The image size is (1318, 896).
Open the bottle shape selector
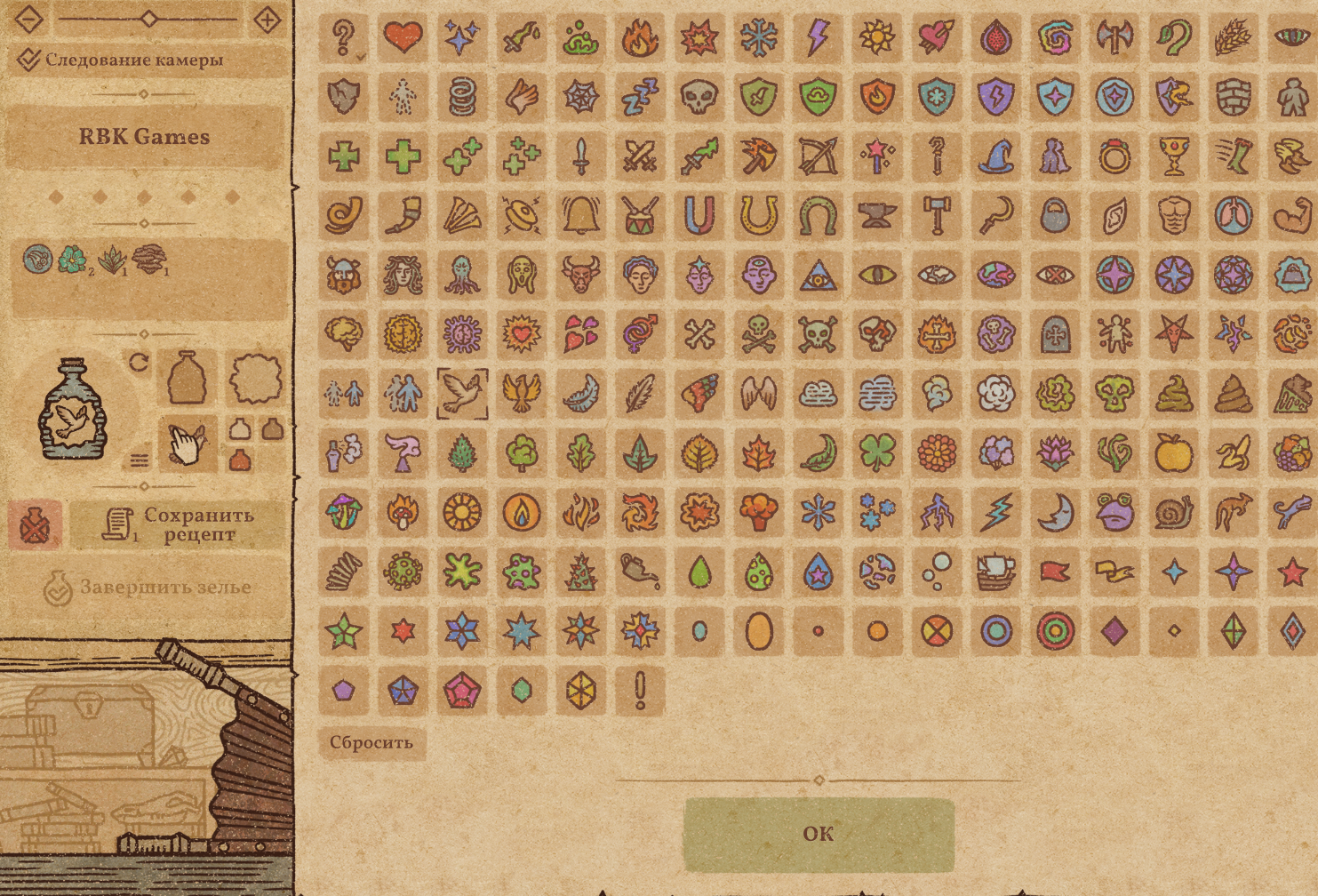click(188, 378)
